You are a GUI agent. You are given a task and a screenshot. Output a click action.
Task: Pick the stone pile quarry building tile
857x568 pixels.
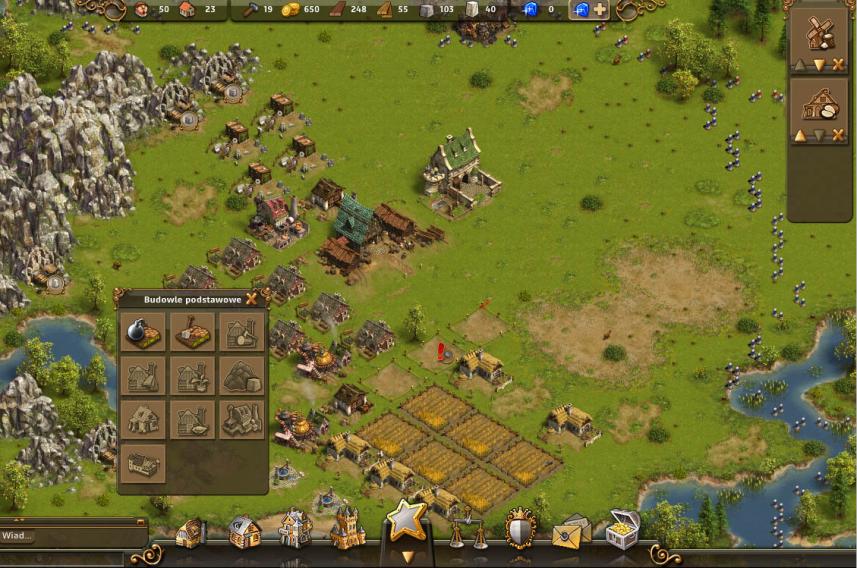pos(241,376)
